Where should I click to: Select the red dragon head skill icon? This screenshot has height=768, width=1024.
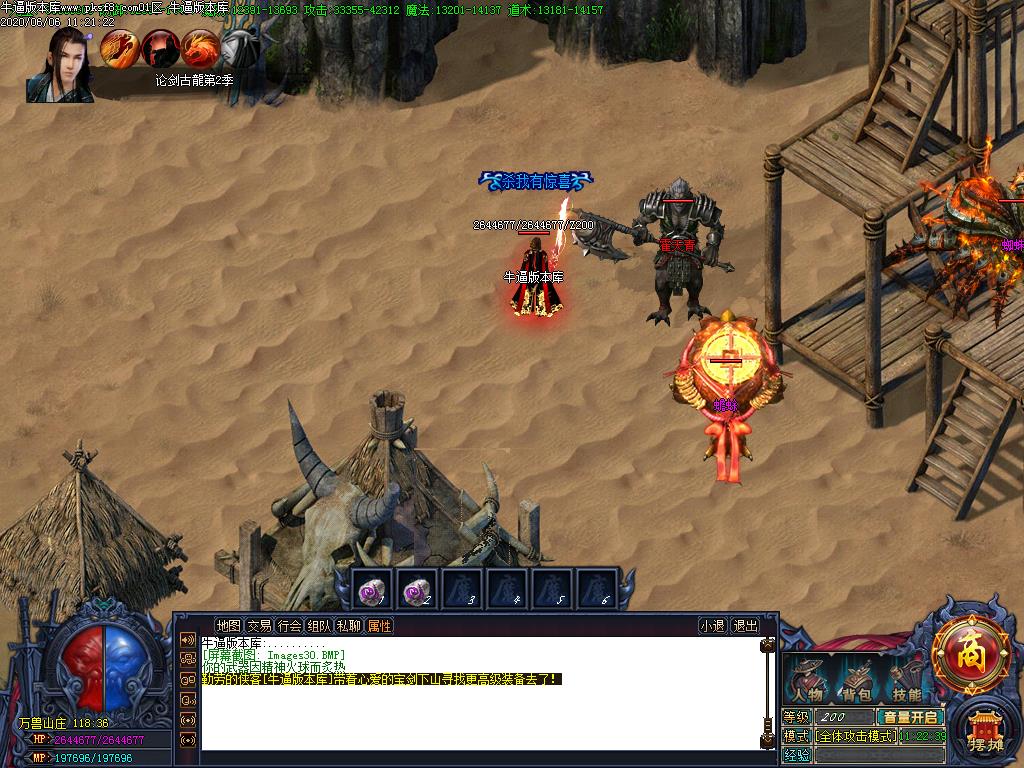coord(200,48)
